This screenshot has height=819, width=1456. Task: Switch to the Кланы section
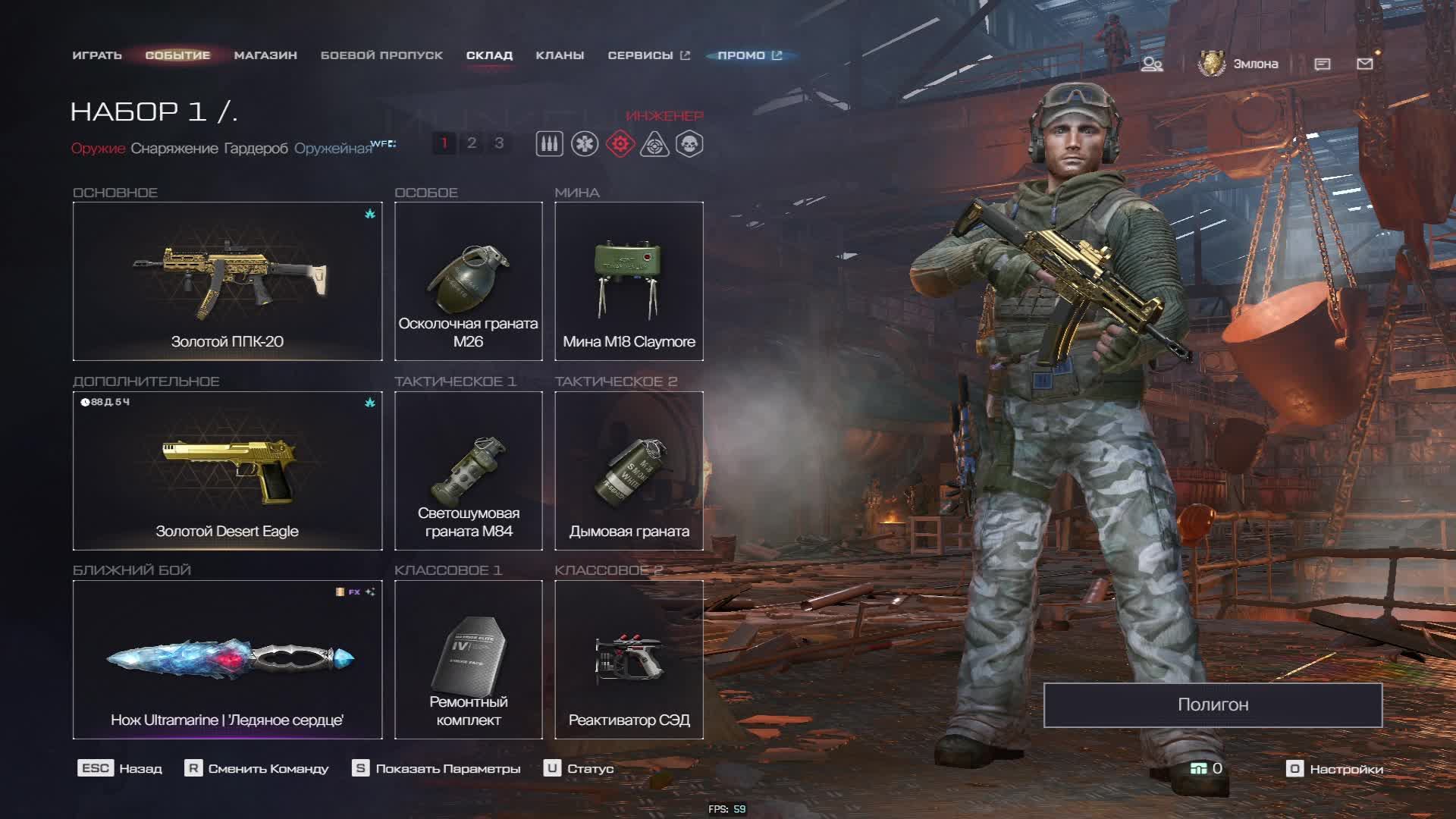(560, 55)
